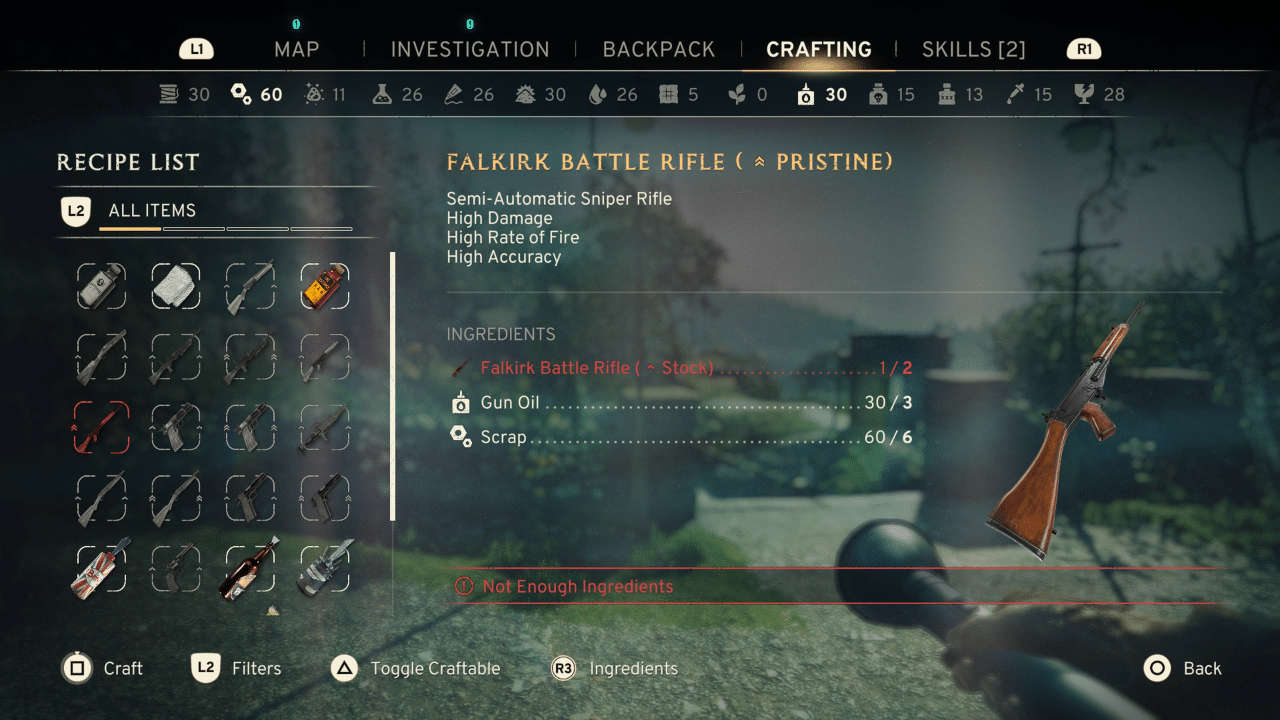The image size is (1280, 720).
Task: Switch to the Investigation tab
Action: tap(471, 49)
